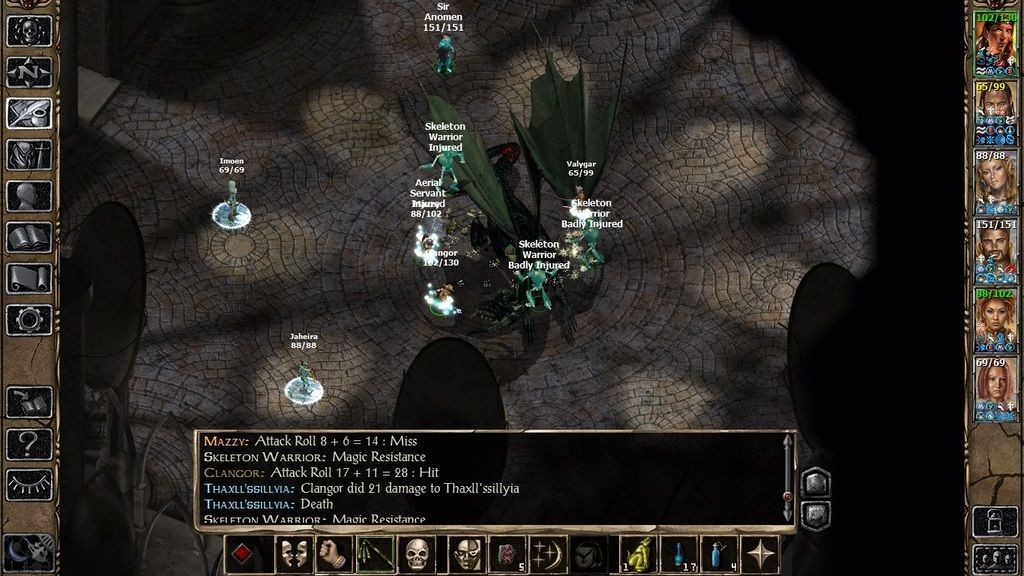The width and height of the screenshot is (1024, 576).
Task: Click the question mark help button
Action: 29,444
